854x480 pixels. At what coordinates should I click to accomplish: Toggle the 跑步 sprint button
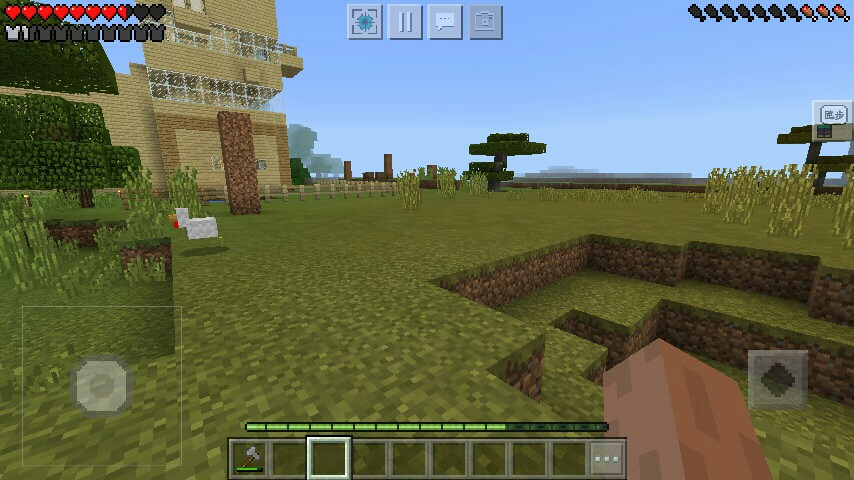click(830, 113)
